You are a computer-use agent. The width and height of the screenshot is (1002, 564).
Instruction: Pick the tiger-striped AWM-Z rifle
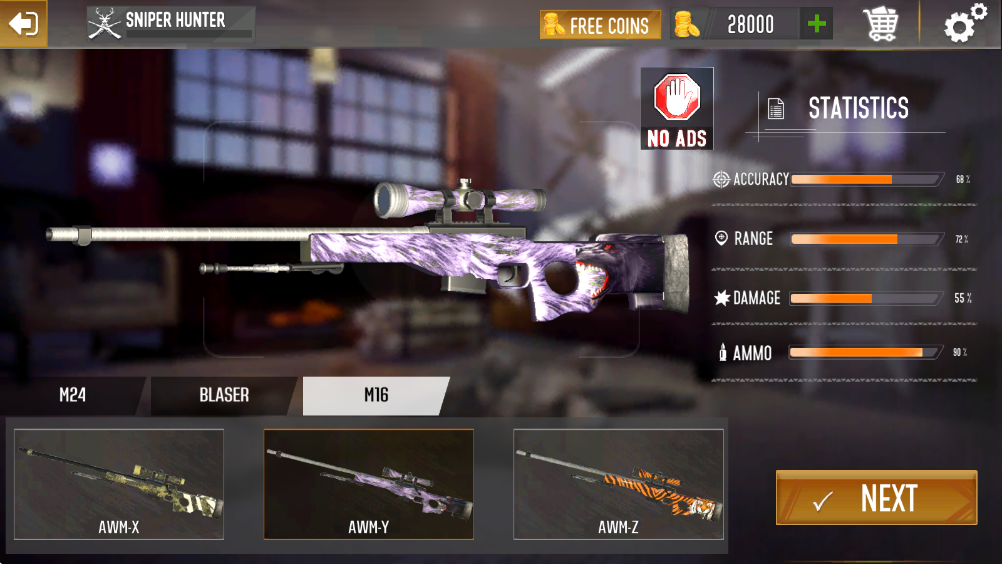point(618,484)
